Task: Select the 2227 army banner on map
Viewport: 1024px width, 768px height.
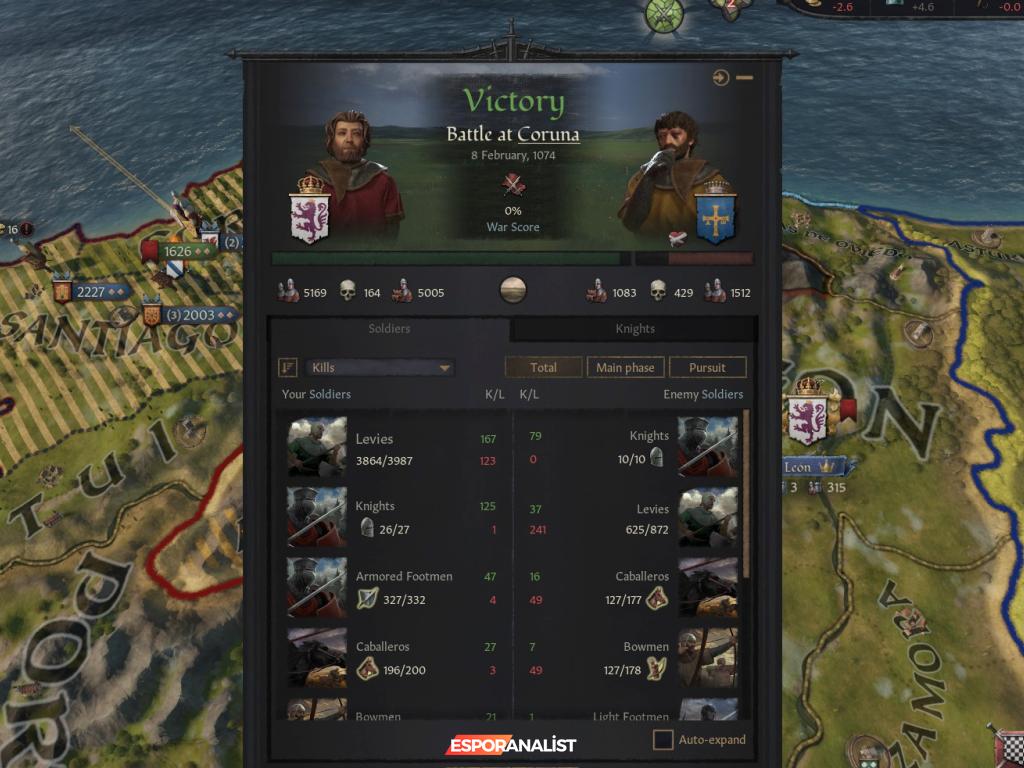Action: [90, 292]
